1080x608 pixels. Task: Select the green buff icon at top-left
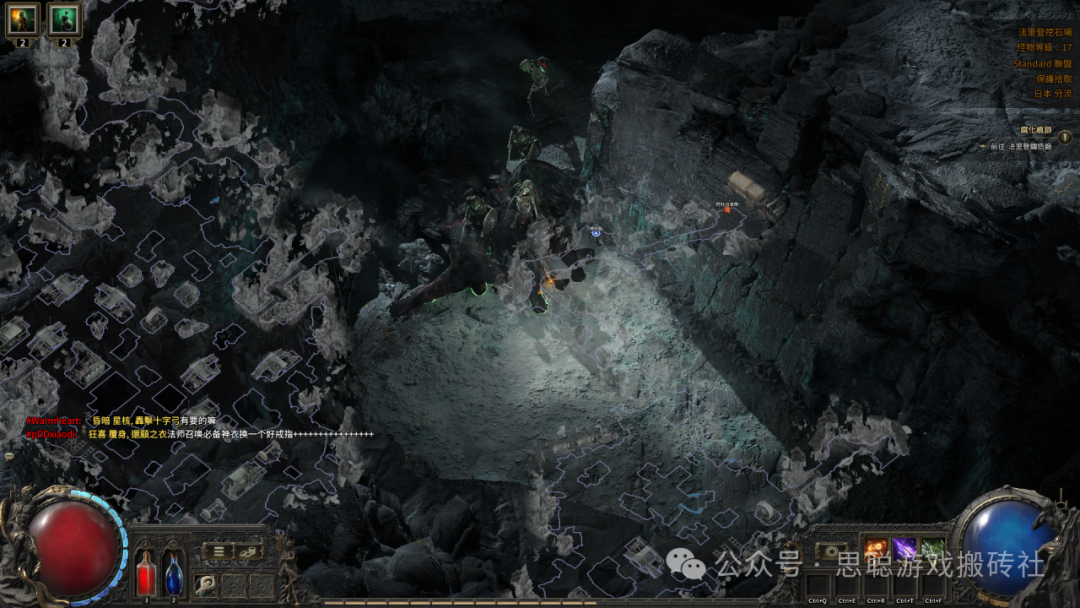pos(64,18)
